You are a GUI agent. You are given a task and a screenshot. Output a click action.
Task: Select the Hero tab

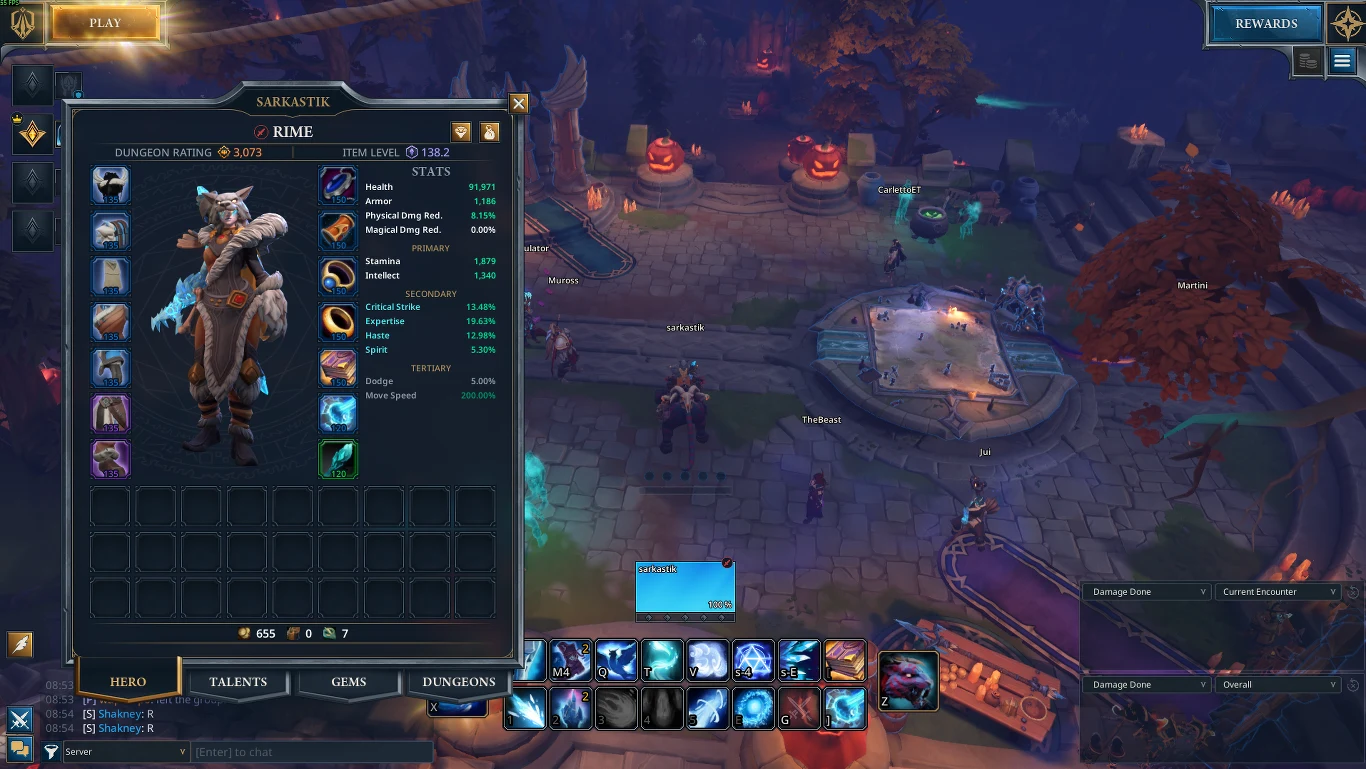tap(128, 682)
